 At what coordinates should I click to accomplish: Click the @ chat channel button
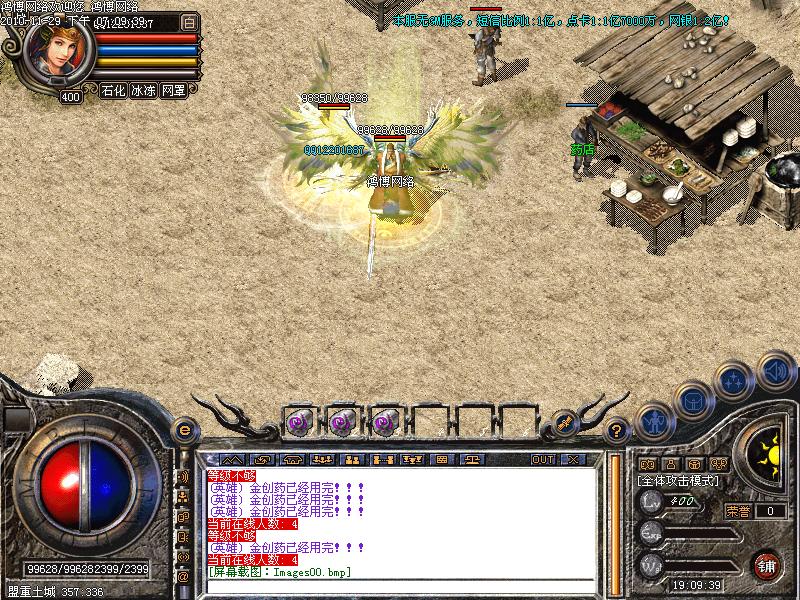click(x=183, y=577)
